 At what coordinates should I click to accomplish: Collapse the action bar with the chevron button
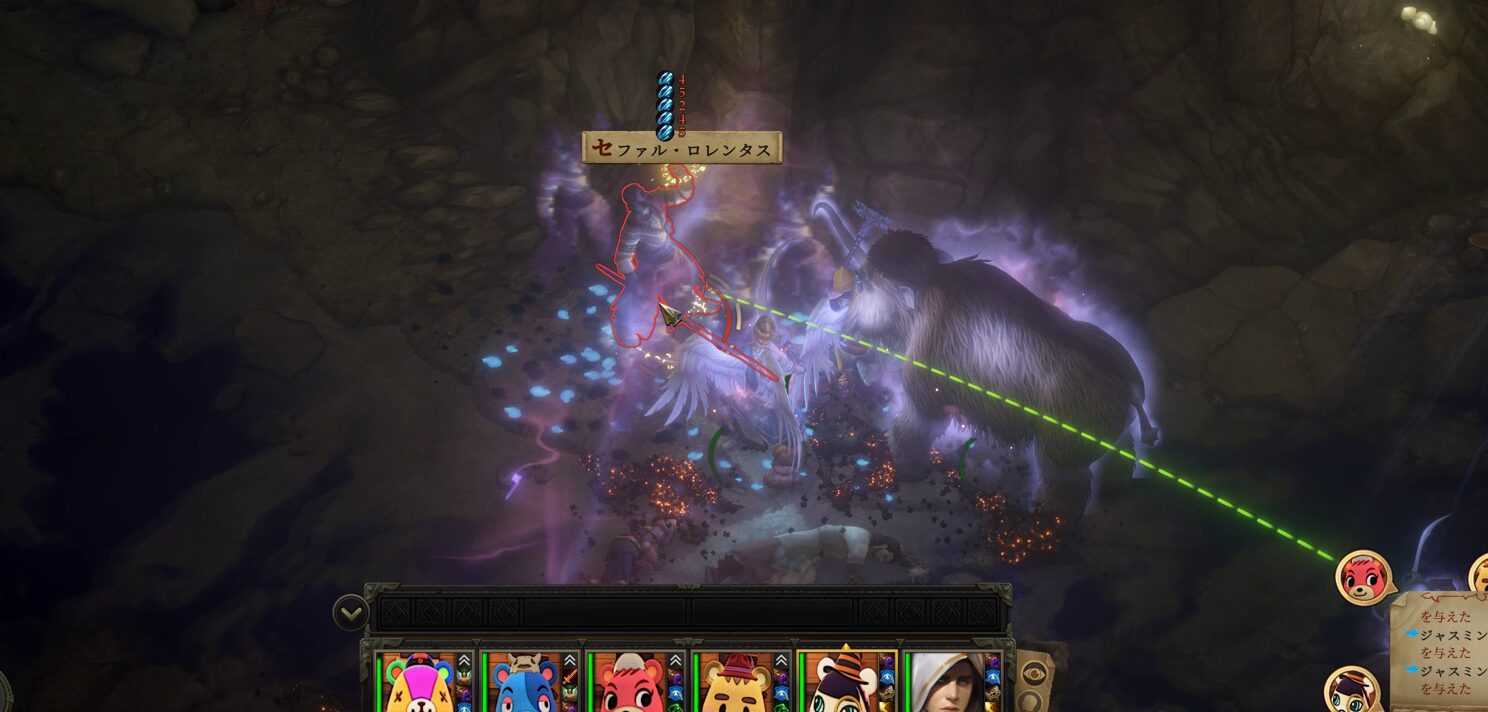tap(350, 610)
